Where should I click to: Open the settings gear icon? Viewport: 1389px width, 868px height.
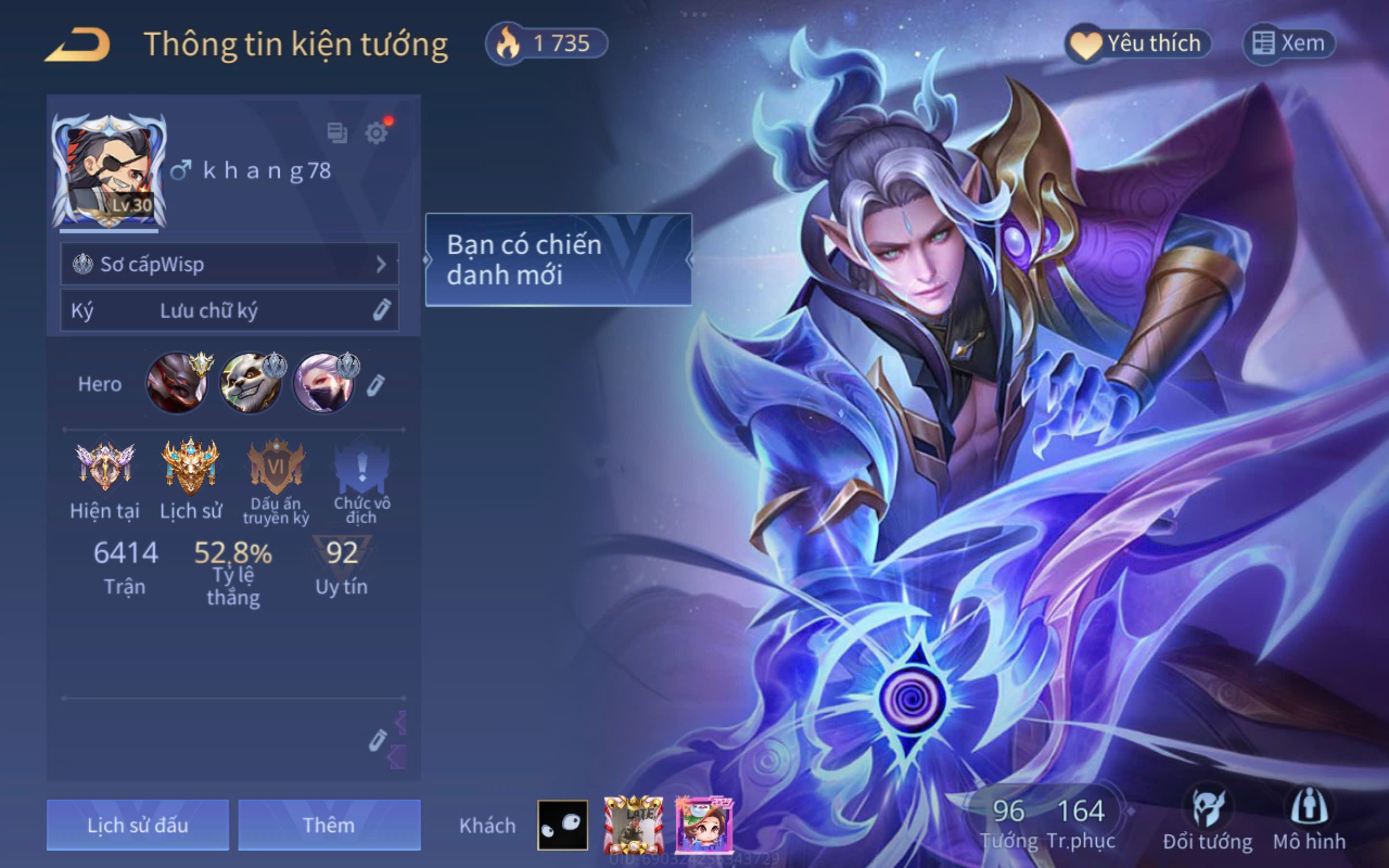point(376,133)
